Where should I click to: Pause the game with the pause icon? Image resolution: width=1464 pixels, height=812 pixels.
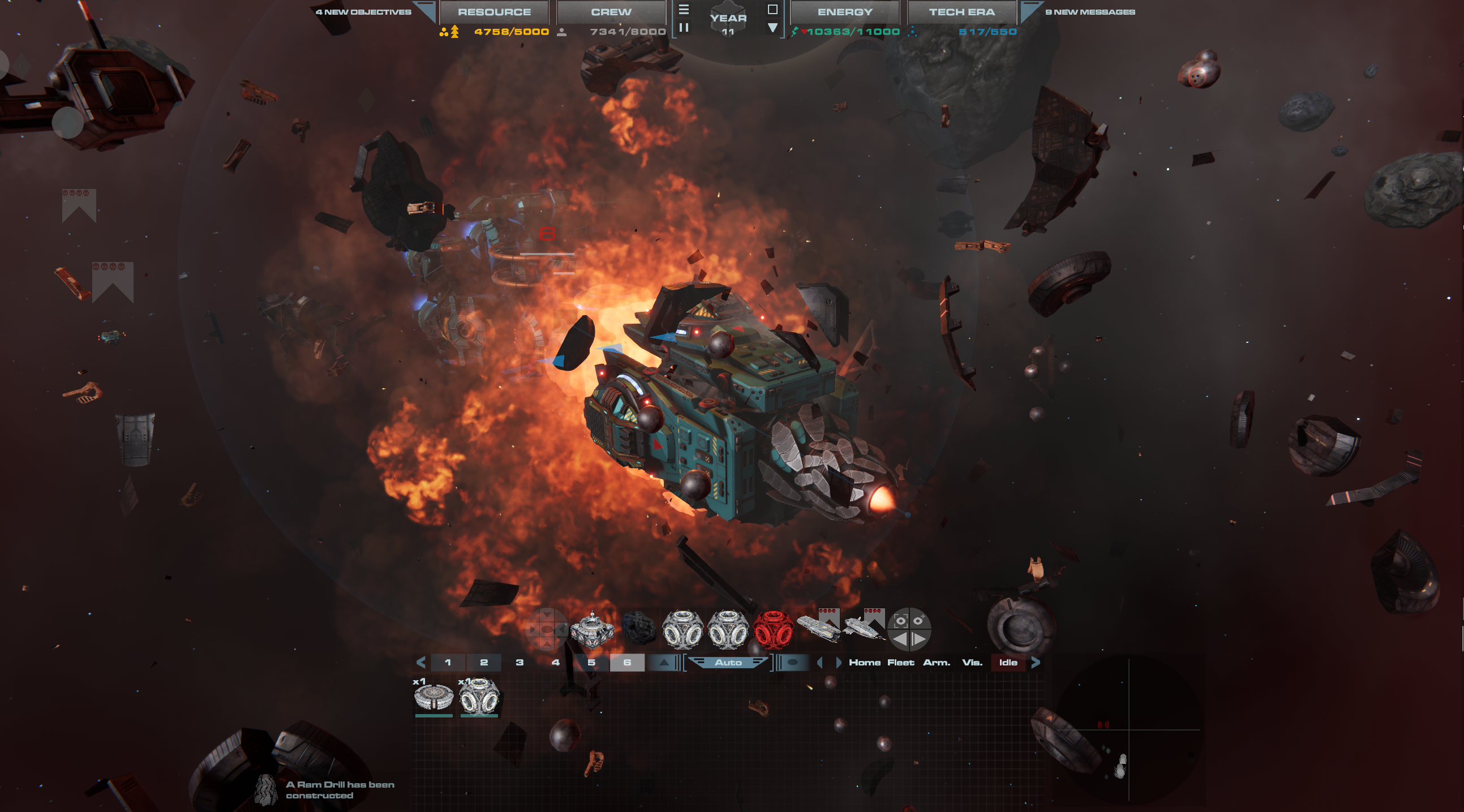pyautogui.click(x=684, y=27)
